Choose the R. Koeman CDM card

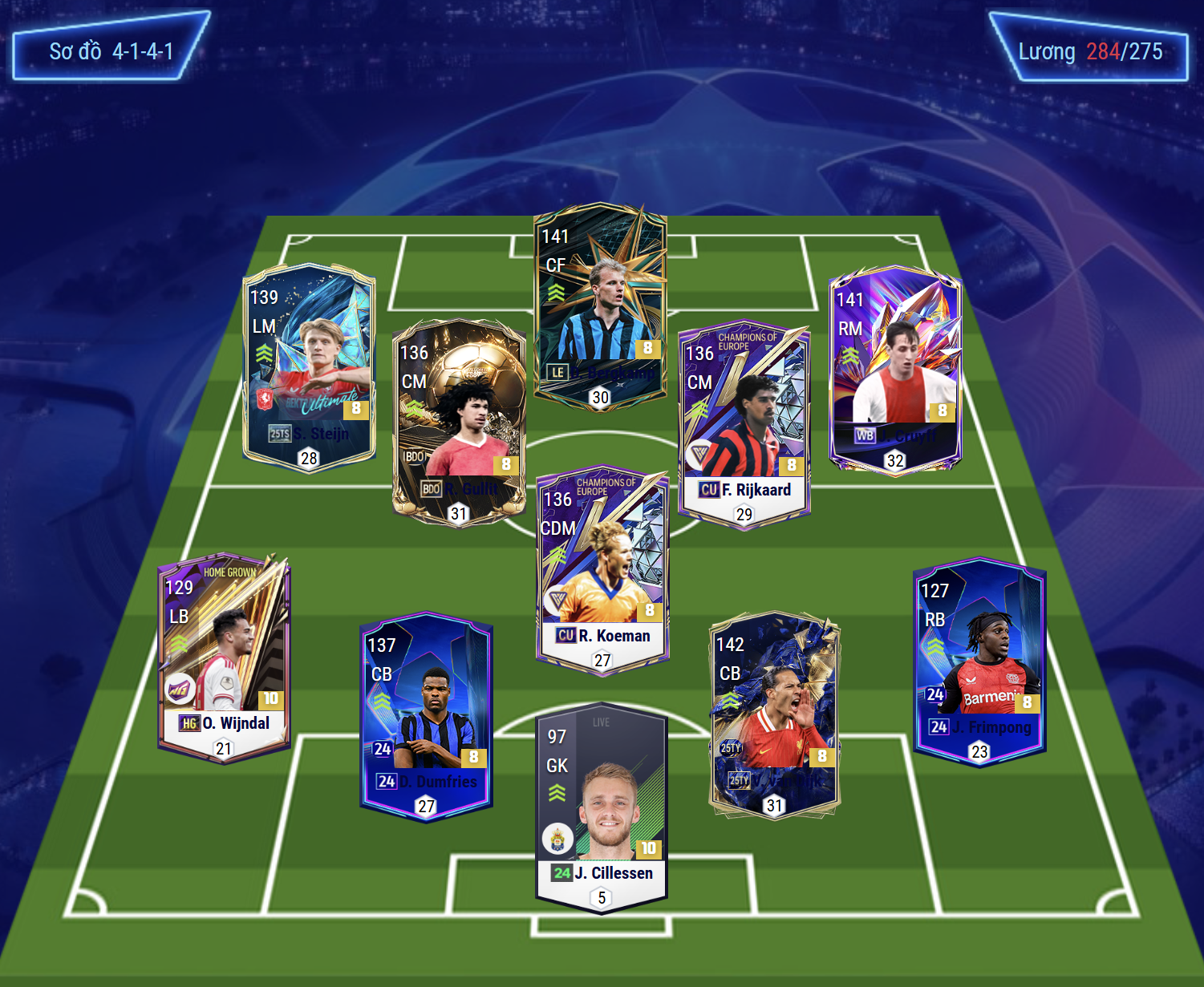602,569
